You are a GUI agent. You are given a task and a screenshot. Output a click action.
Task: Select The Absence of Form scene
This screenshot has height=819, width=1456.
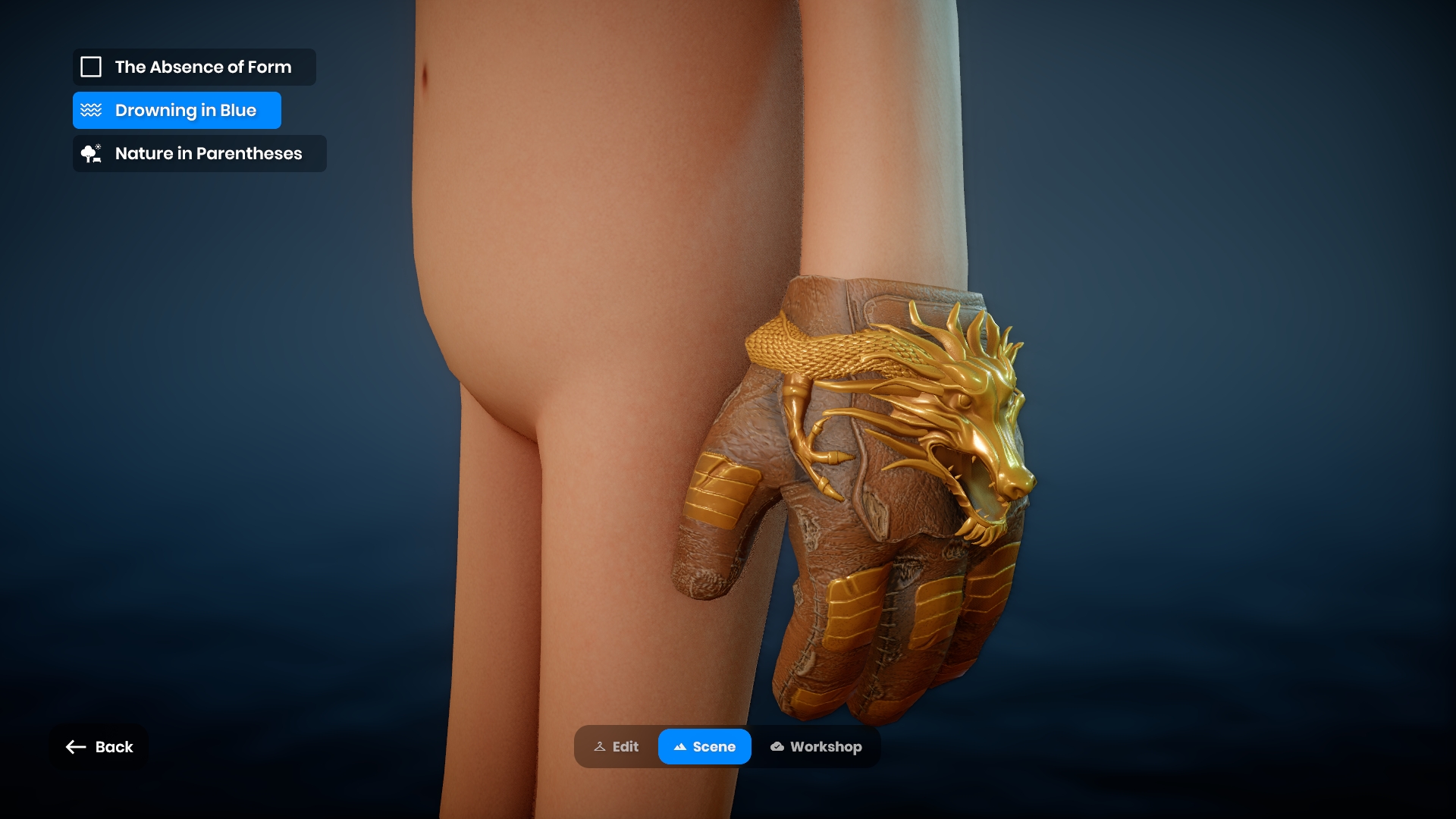click(194, 67)
